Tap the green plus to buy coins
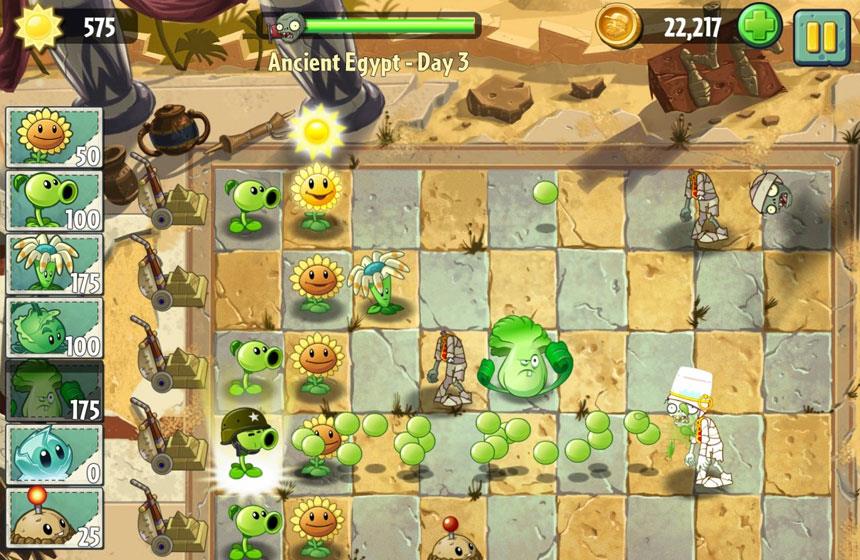The image size is (860, 560). [x=760, y=27]
